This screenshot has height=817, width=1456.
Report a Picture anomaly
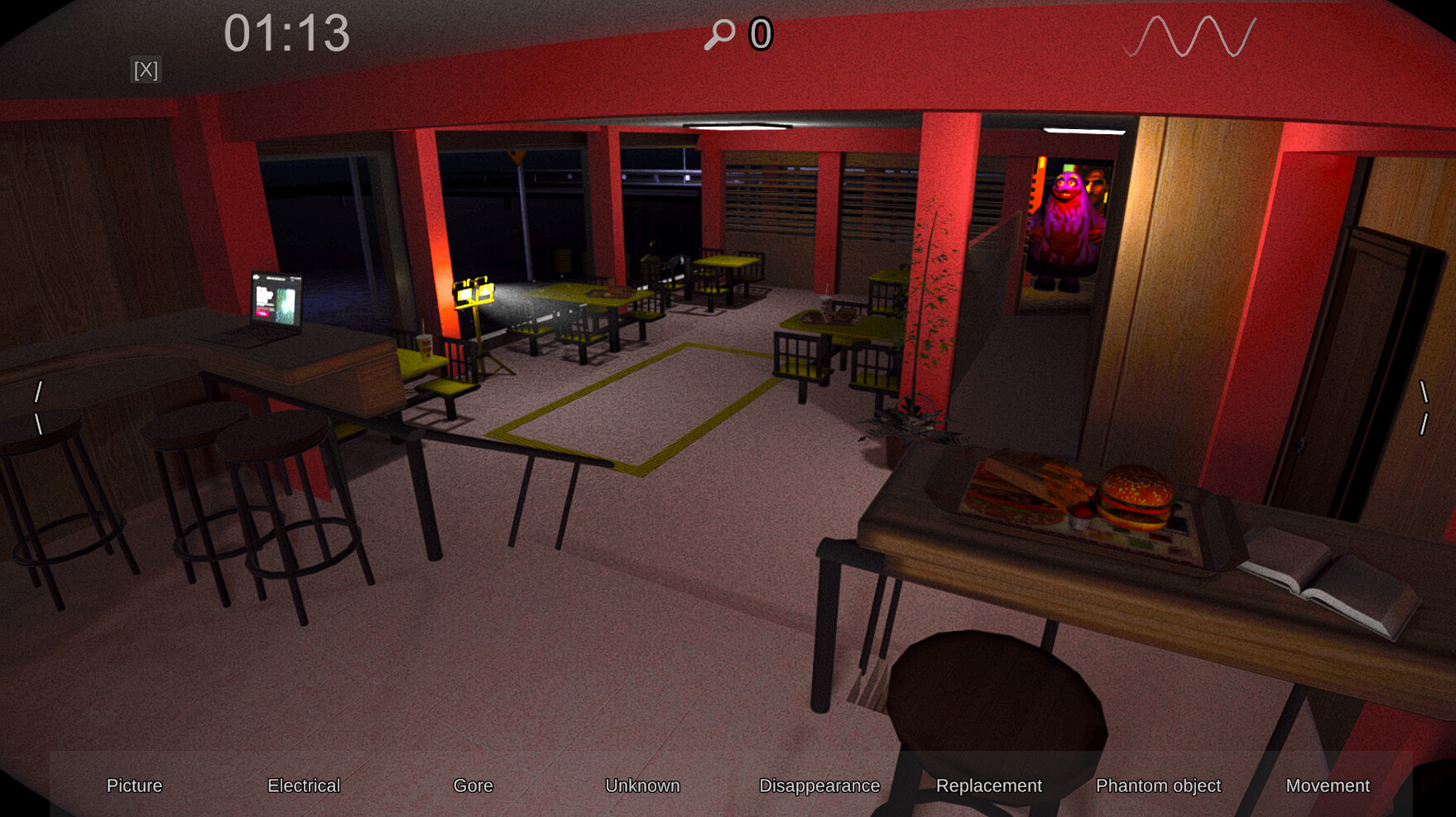(134, 786)
